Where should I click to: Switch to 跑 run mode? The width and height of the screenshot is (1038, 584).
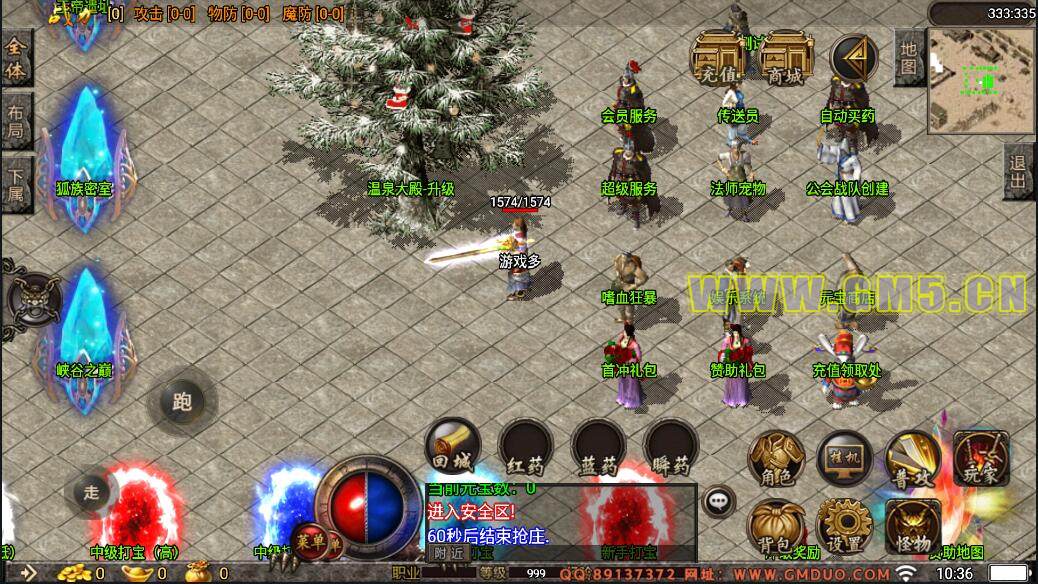pos(181,402)
